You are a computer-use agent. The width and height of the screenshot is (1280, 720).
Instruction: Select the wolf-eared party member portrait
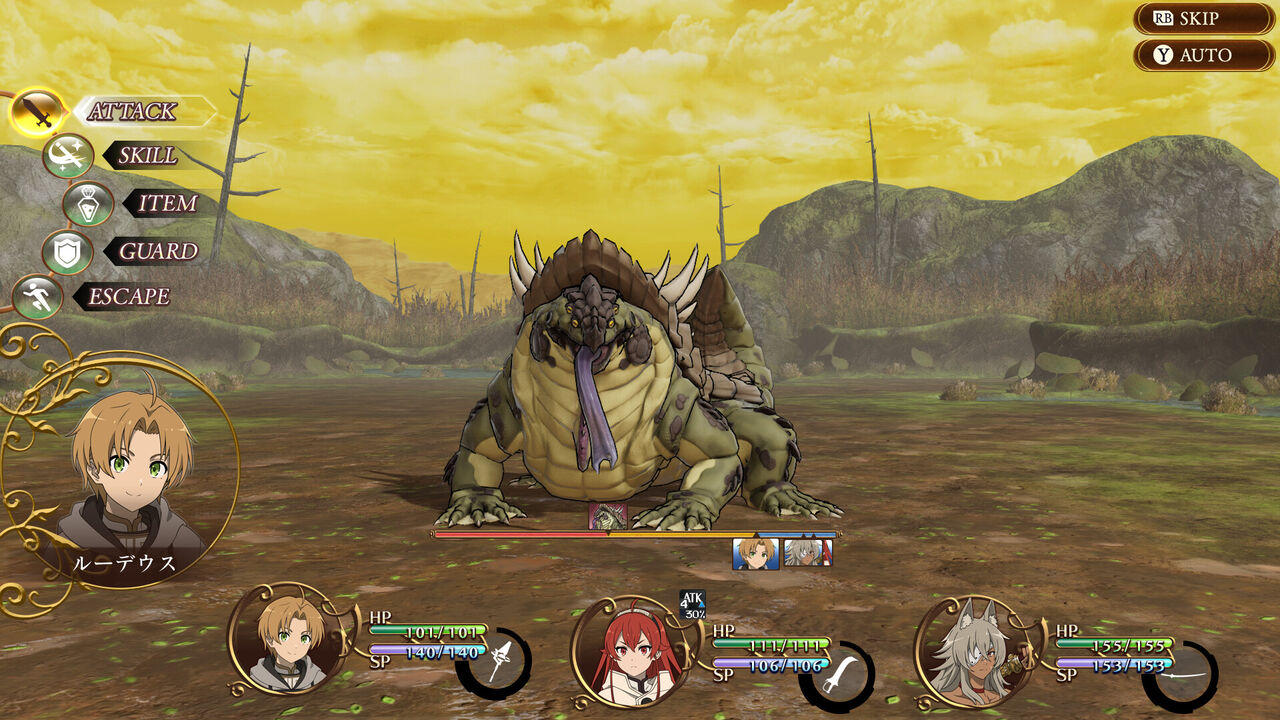tap(972, 651)
